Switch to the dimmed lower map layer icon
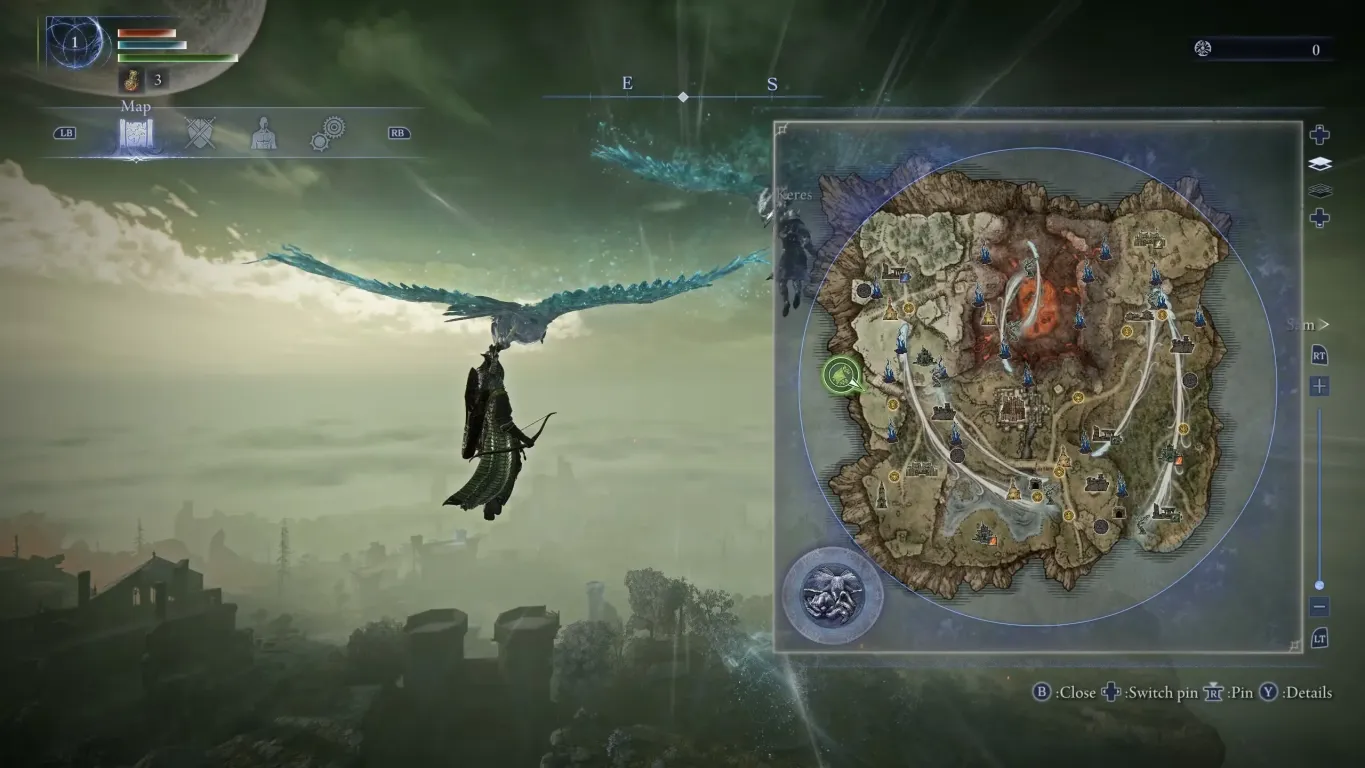 [x=1320, y=190]
